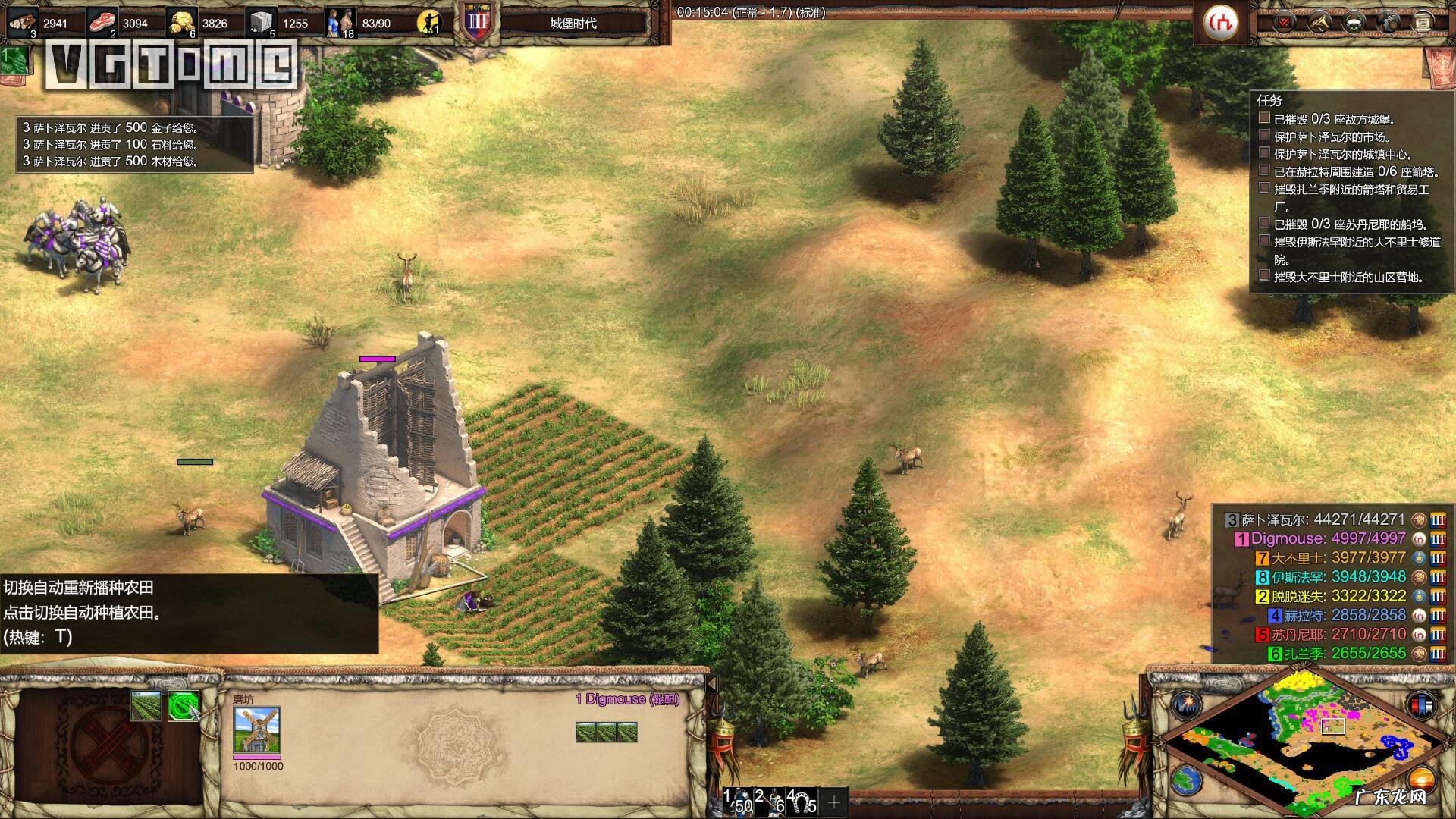
Task: Click the round civilization emblem
Action: click(x=1222, y=22)
